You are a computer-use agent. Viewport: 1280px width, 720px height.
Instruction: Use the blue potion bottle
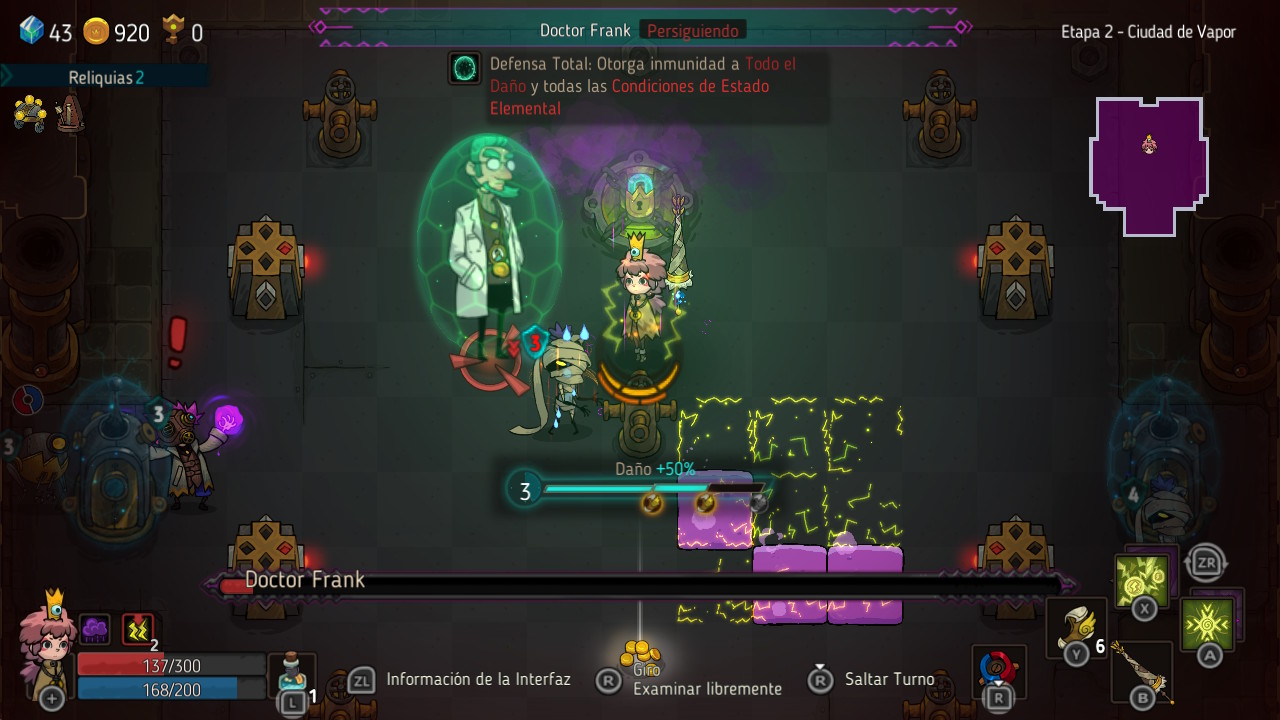click(x=292, y=672)
